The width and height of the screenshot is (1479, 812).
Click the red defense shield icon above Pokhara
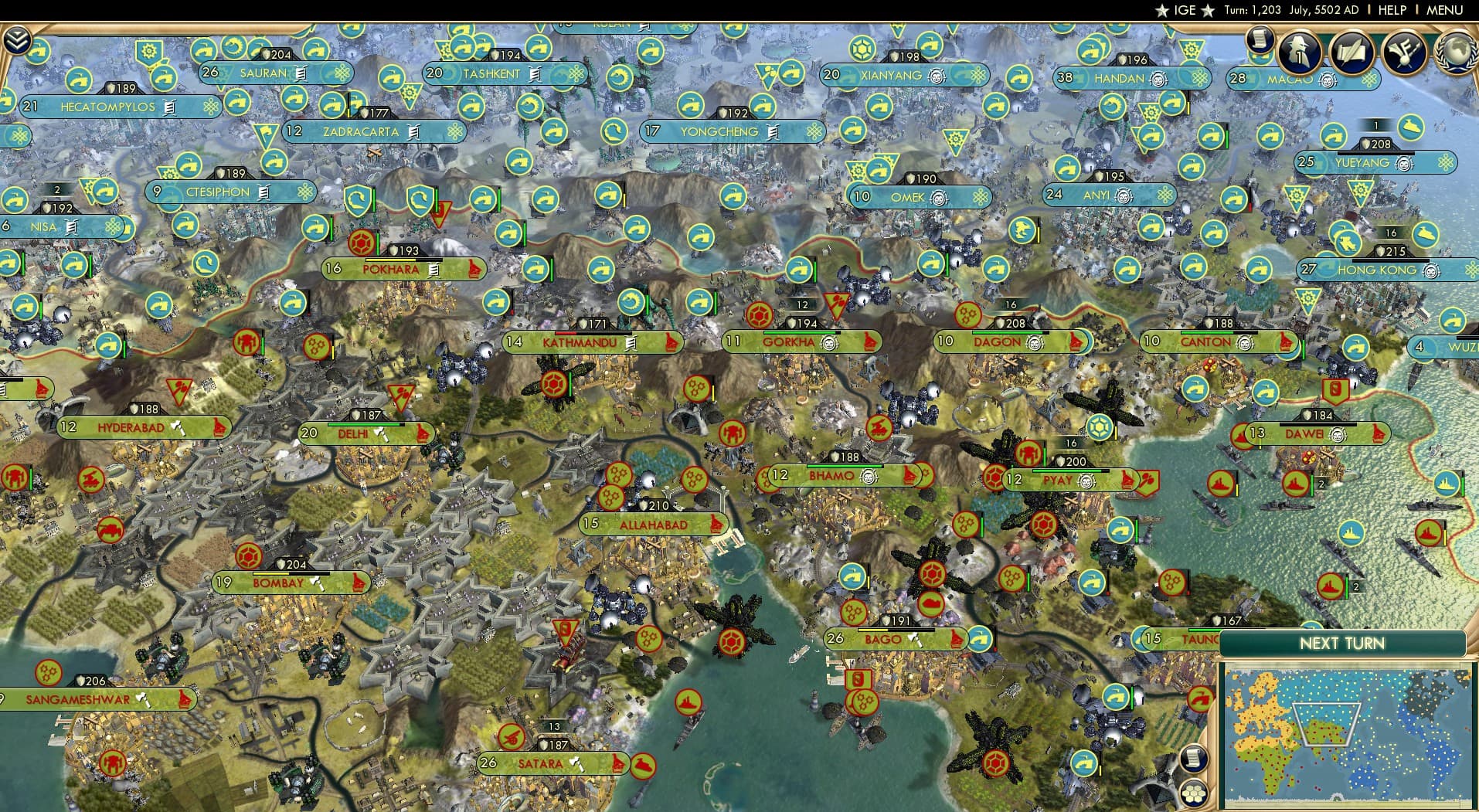coord(361,242)
